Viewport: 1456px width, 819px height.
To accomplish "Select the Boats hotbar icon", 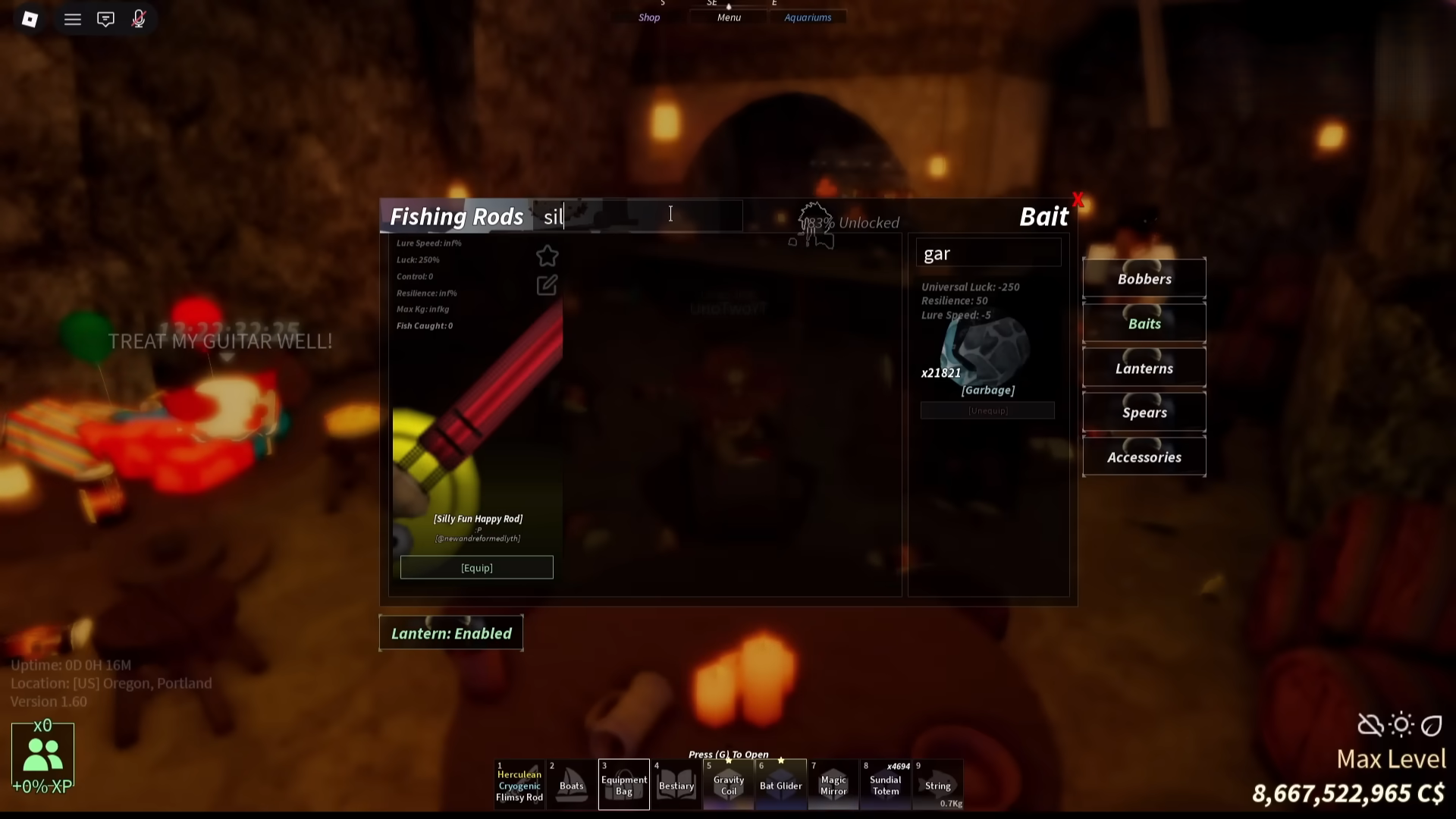I will pyautogui.click(x=571, y=785).
